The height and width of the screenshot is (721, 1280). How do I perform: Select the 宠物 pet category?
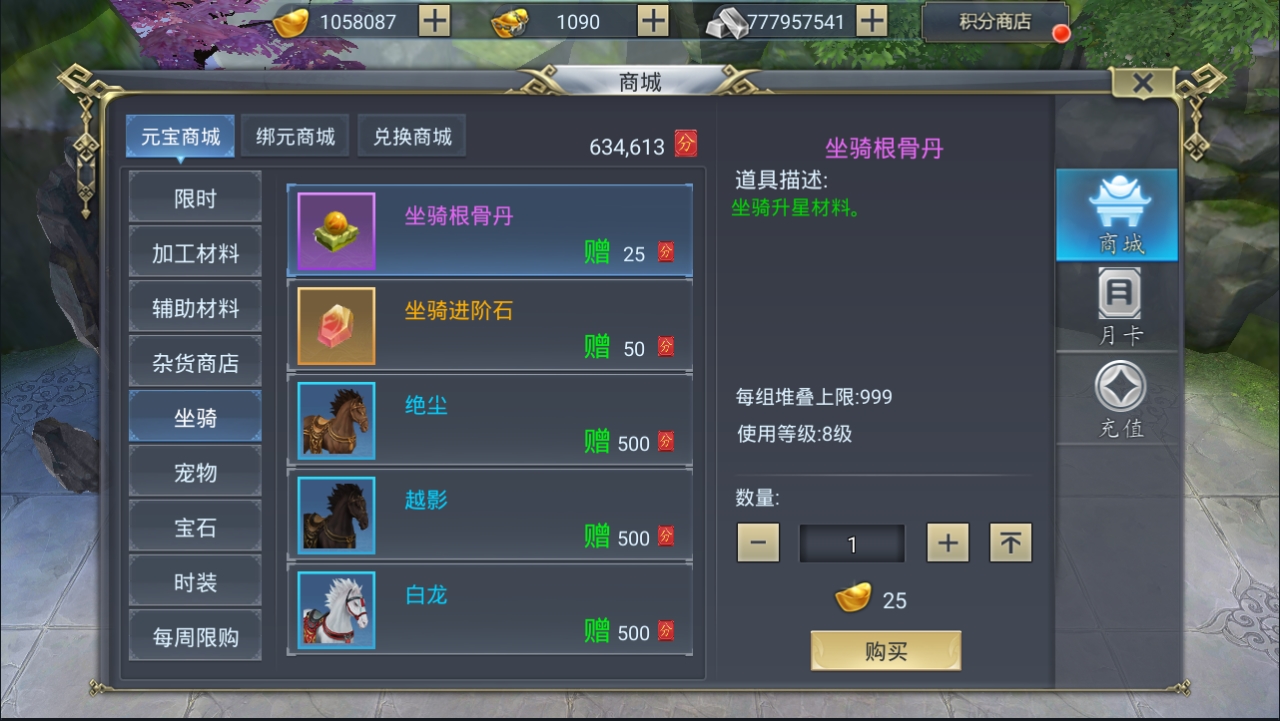(x=194, y=470)
